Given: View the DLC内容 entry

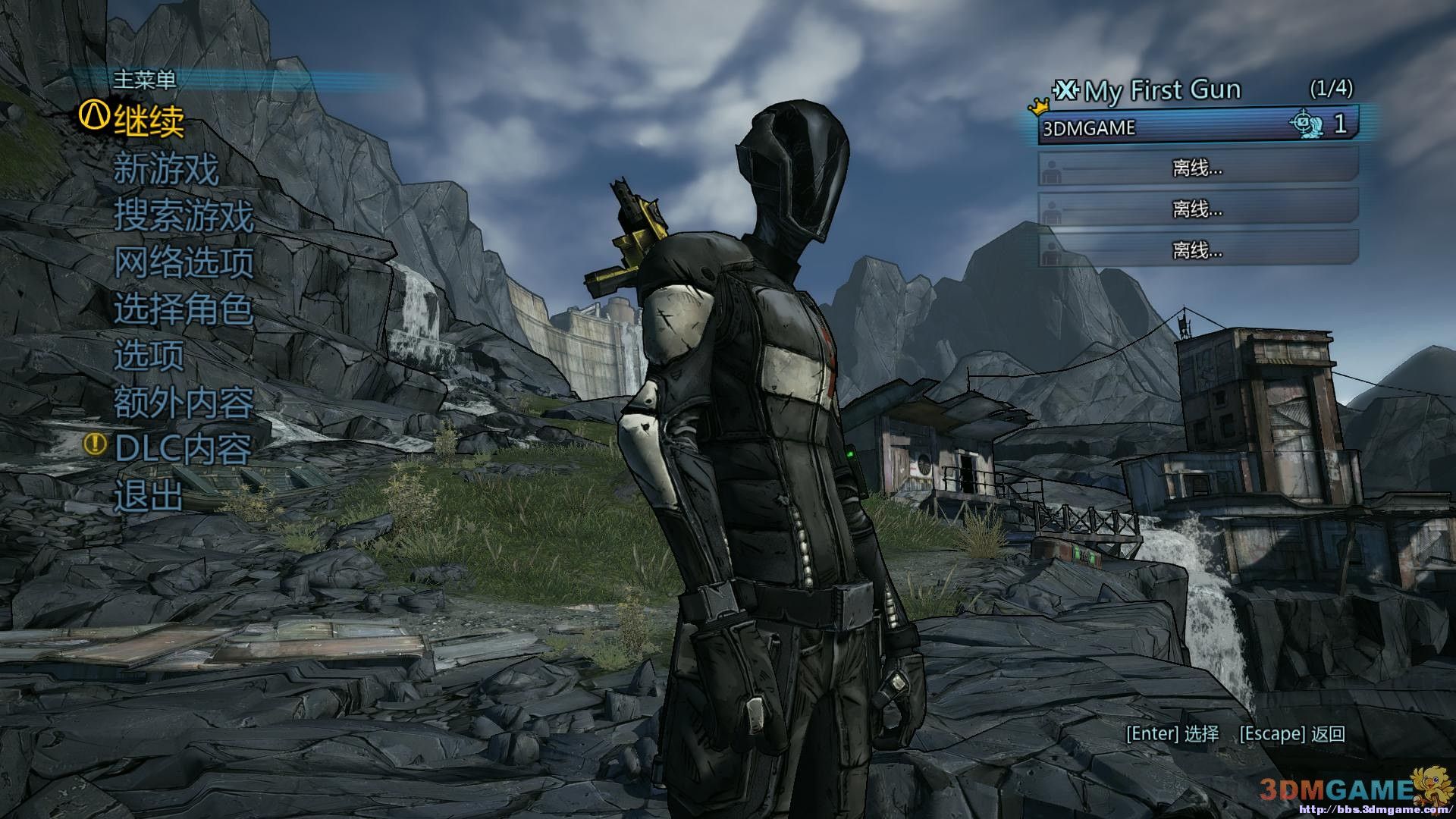Looking at the screenshot, I should 183,449.
